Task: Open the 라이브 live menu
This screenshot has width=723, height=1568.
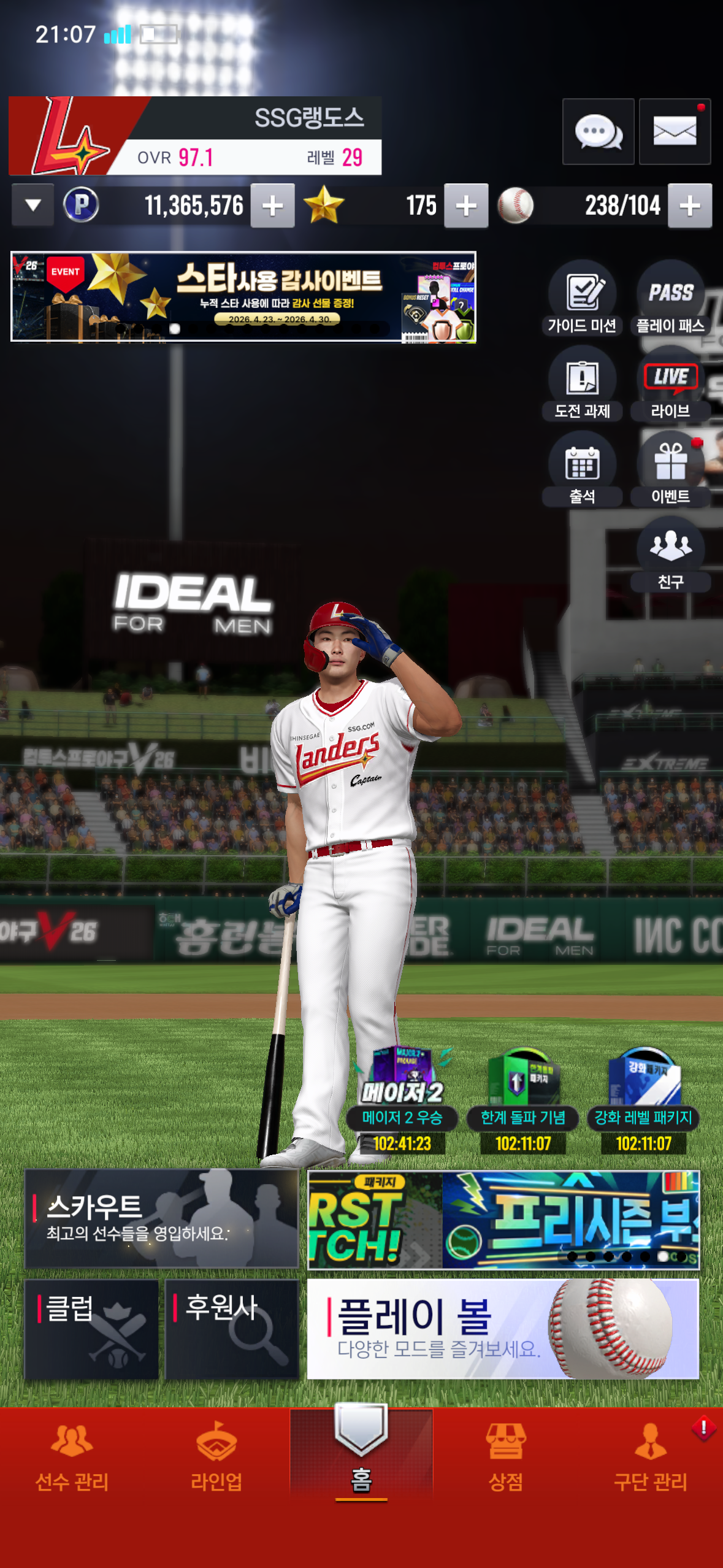Action: [670, 386]
